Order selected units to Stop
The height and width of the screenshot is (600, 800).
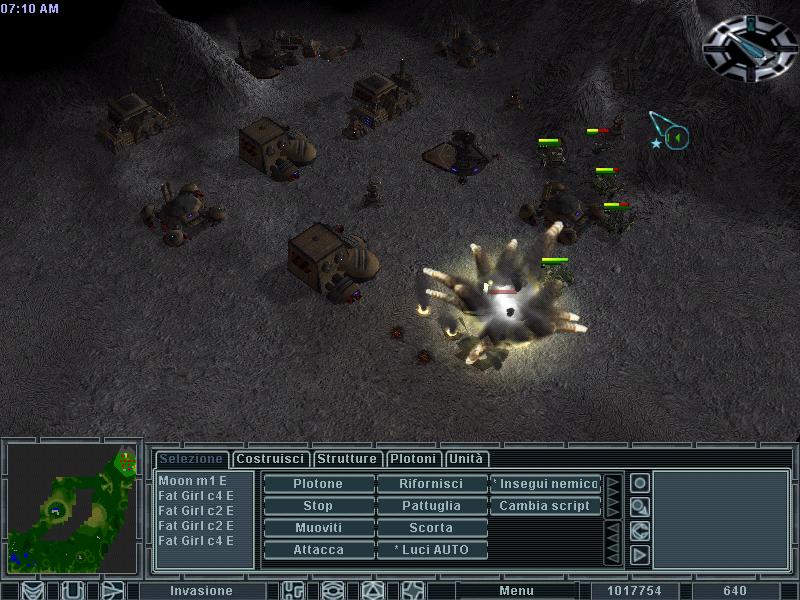click(x=318, y=506)
